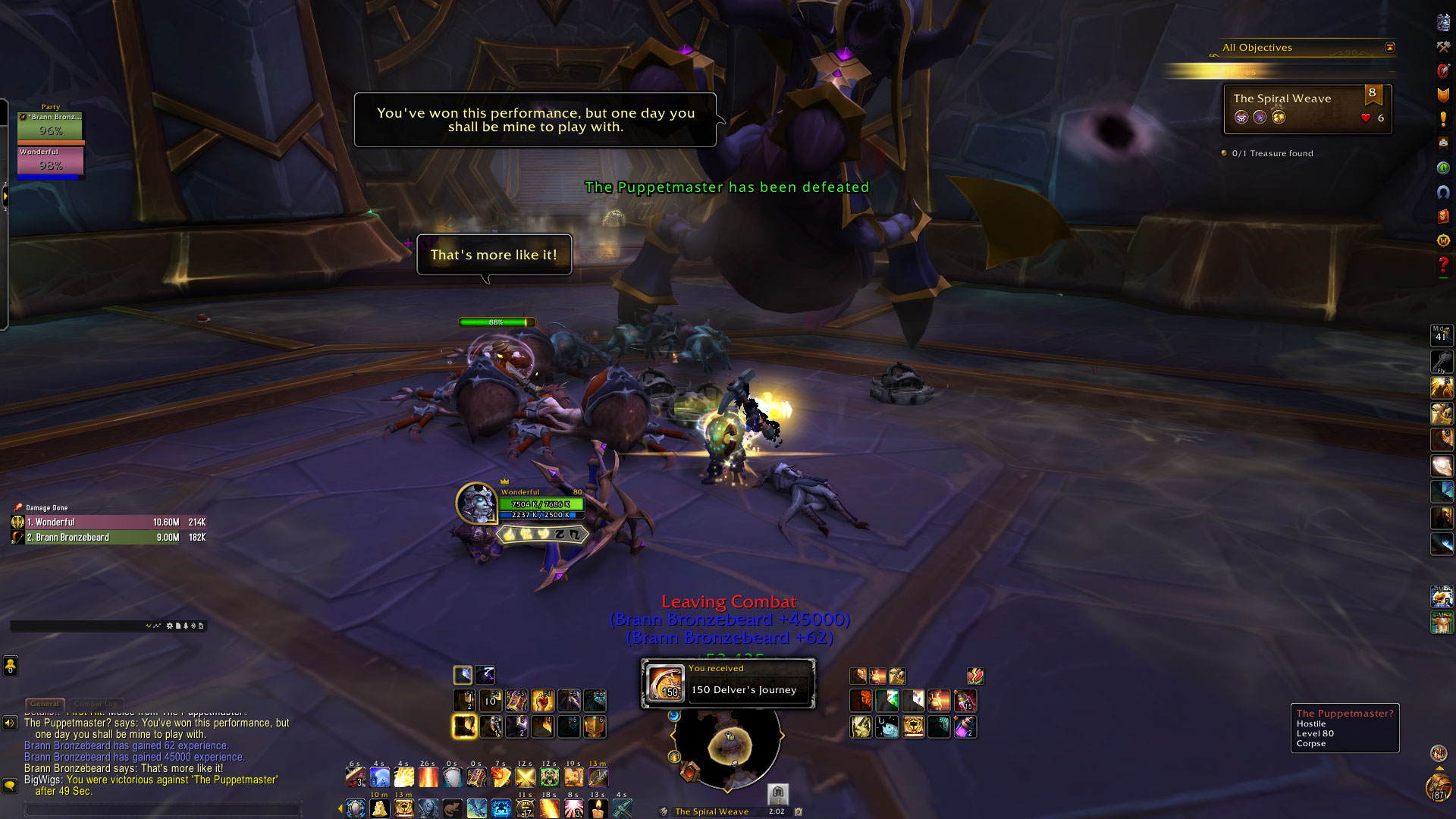The height and width of the screenshot is (819, 1456).
Task: Open the damage meter gear settings
Action: pyautogui.click(x=169, y=626)
